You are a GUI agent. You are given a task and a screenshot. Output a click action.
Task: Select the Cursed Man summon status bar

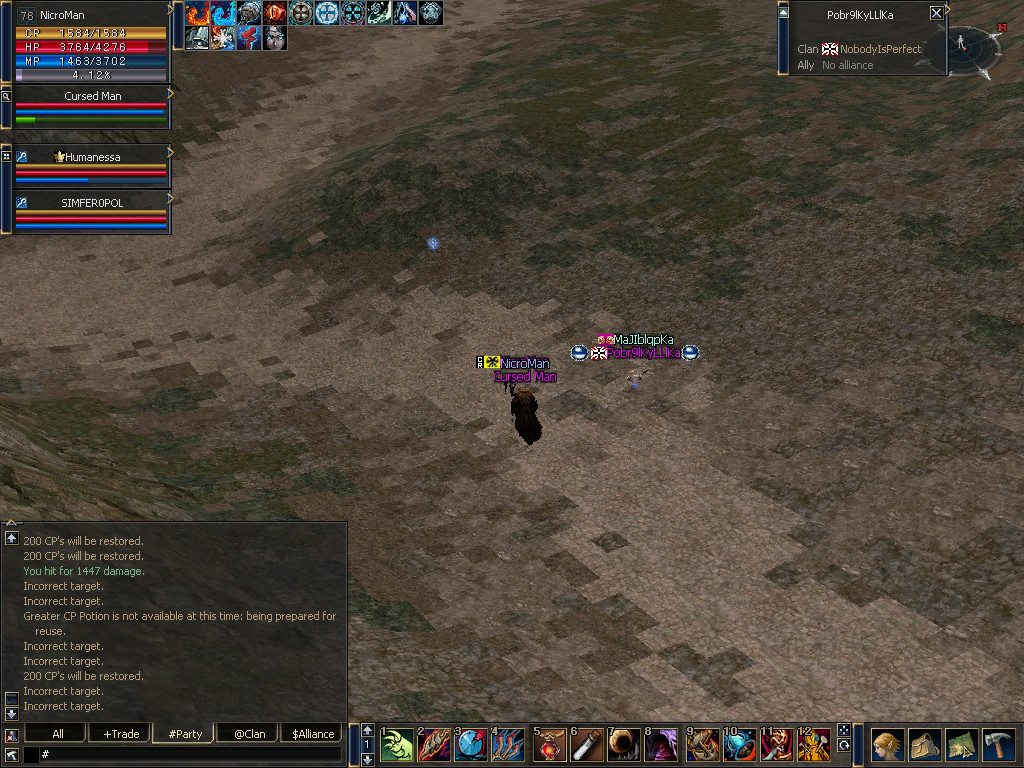point(92,106)
